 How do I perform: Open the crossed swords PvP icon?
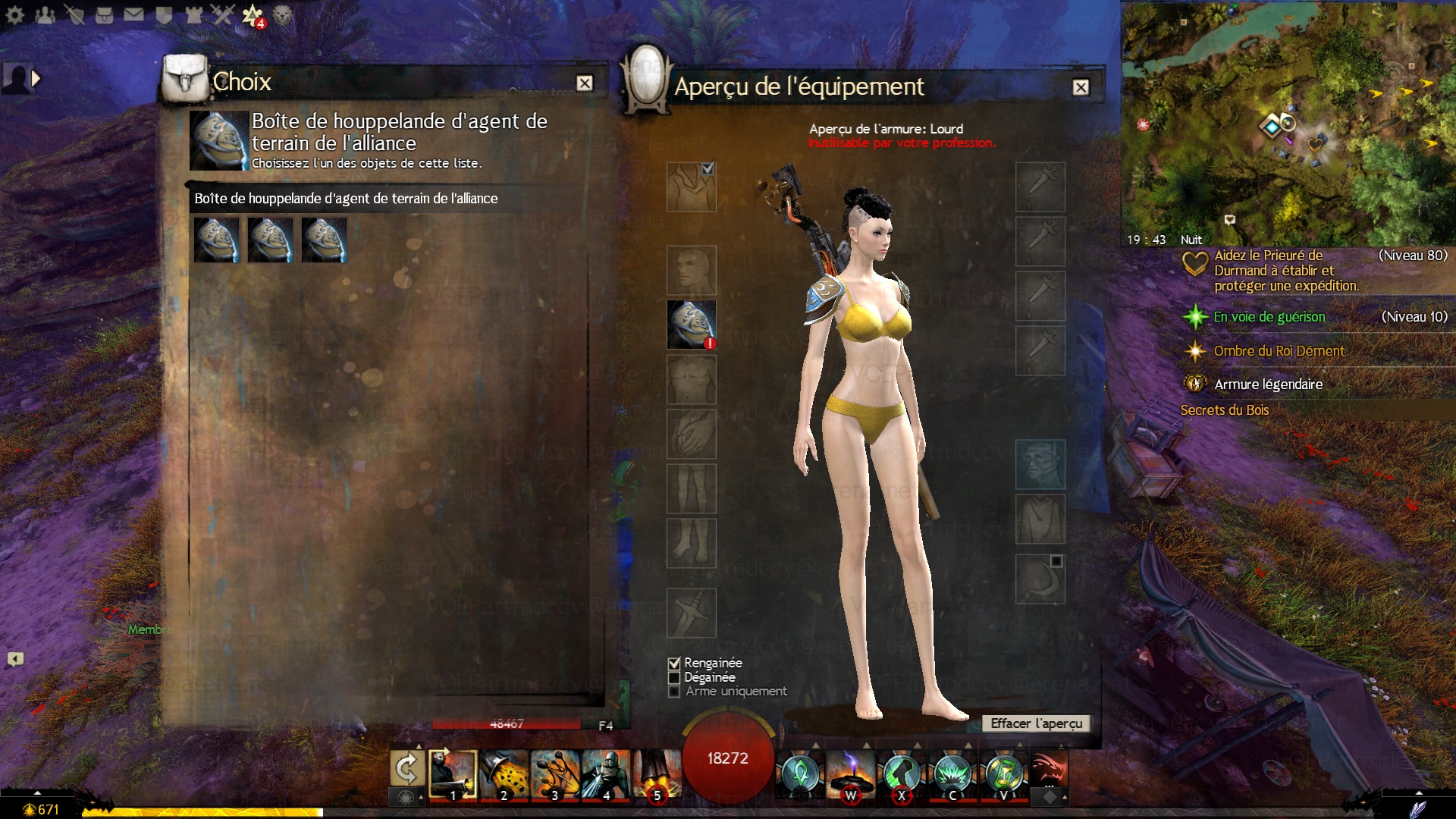(x=222, y=14)
